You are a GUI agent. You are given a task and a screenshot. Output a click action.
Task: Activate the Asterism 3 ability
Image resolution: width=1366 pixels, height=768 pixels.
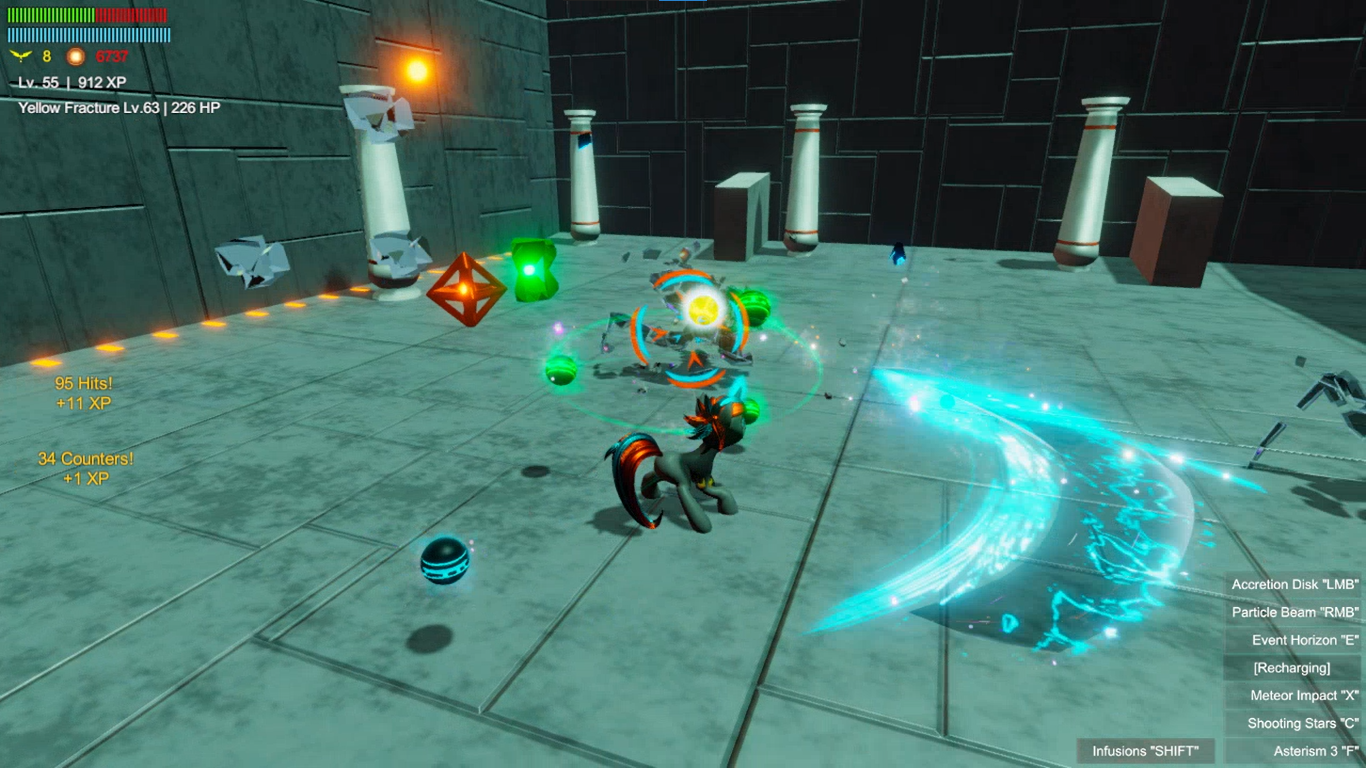click(x=1294, y=751)
